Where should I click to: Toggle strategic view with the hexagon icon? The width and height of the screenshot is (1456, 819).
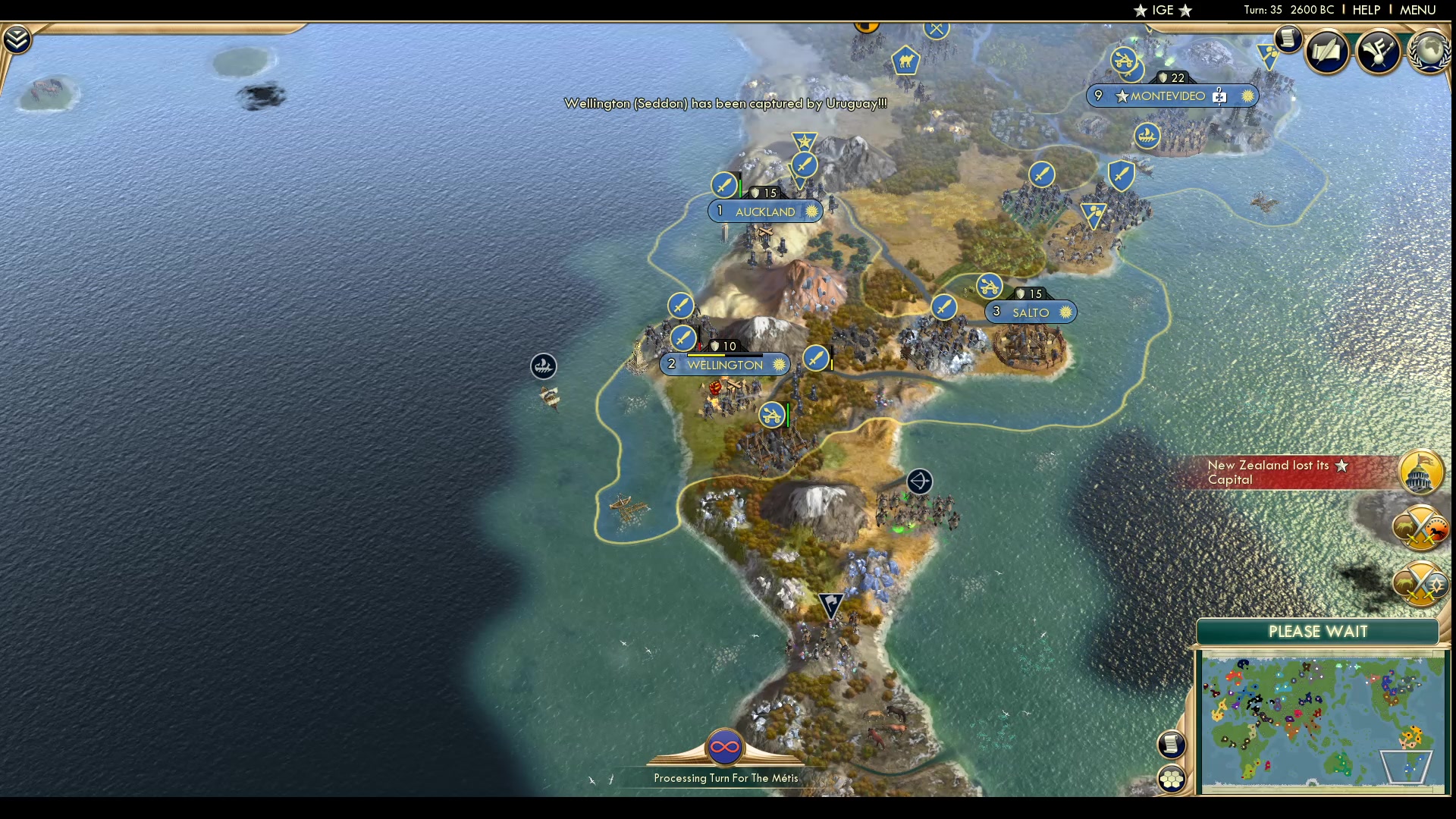click(x=1172, y=777)
